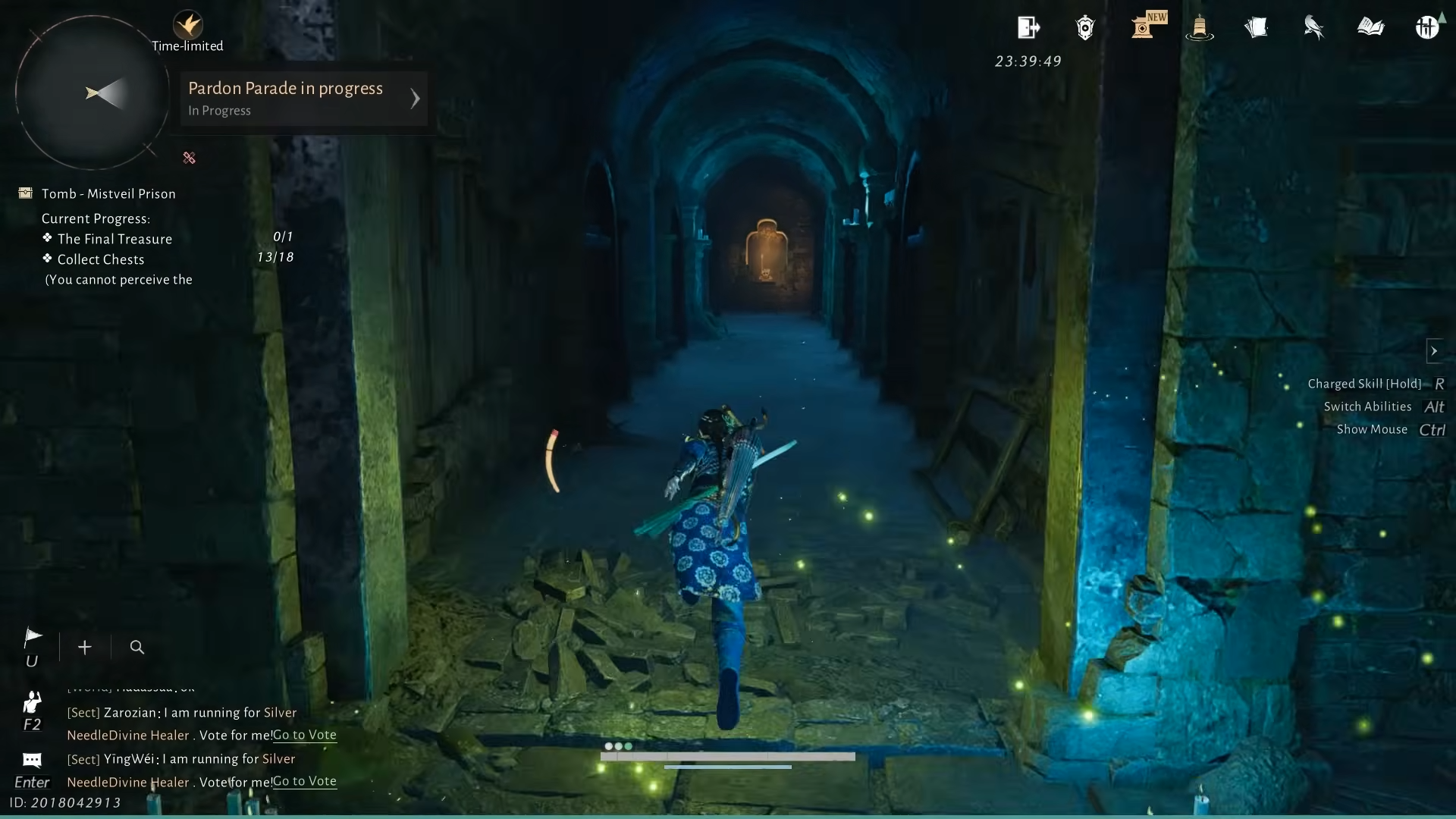Open the round crossed-weapons menu icon
1456x819 pixels.
point(1427,28)
